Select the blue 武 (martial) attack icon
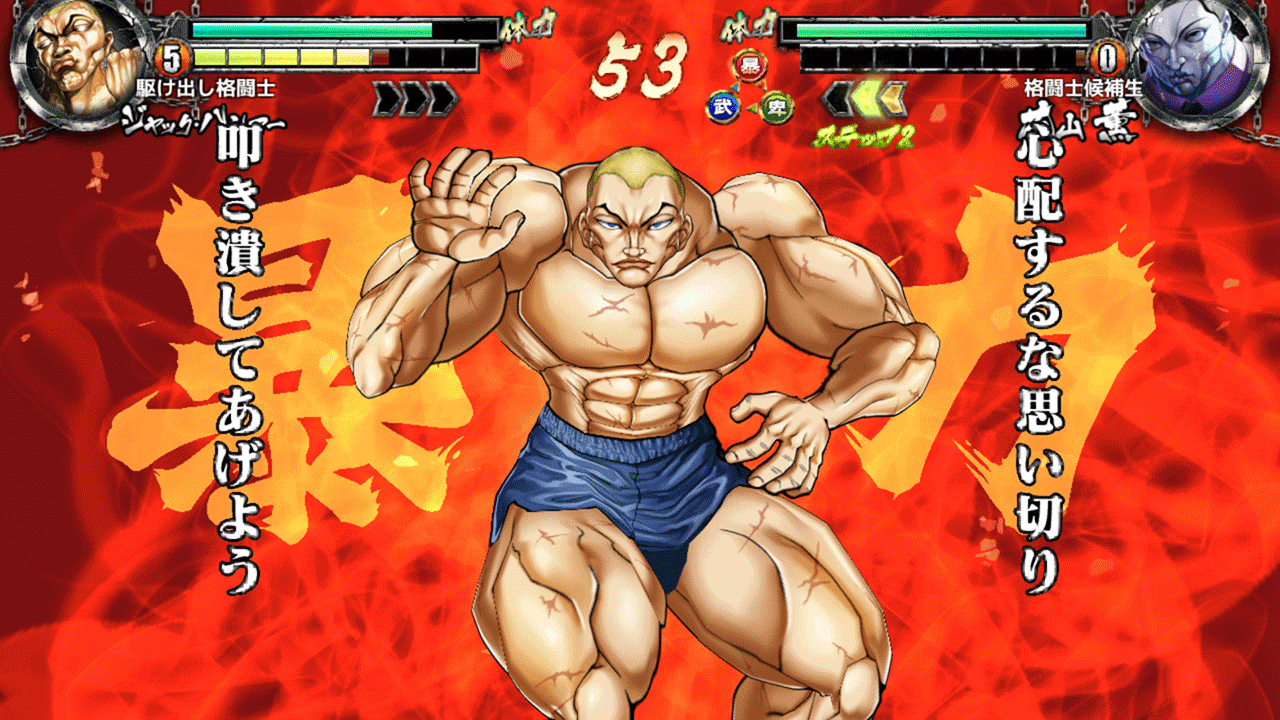Image resolution: width=1280 pixels, height=720 pixels. click(724, 105)
